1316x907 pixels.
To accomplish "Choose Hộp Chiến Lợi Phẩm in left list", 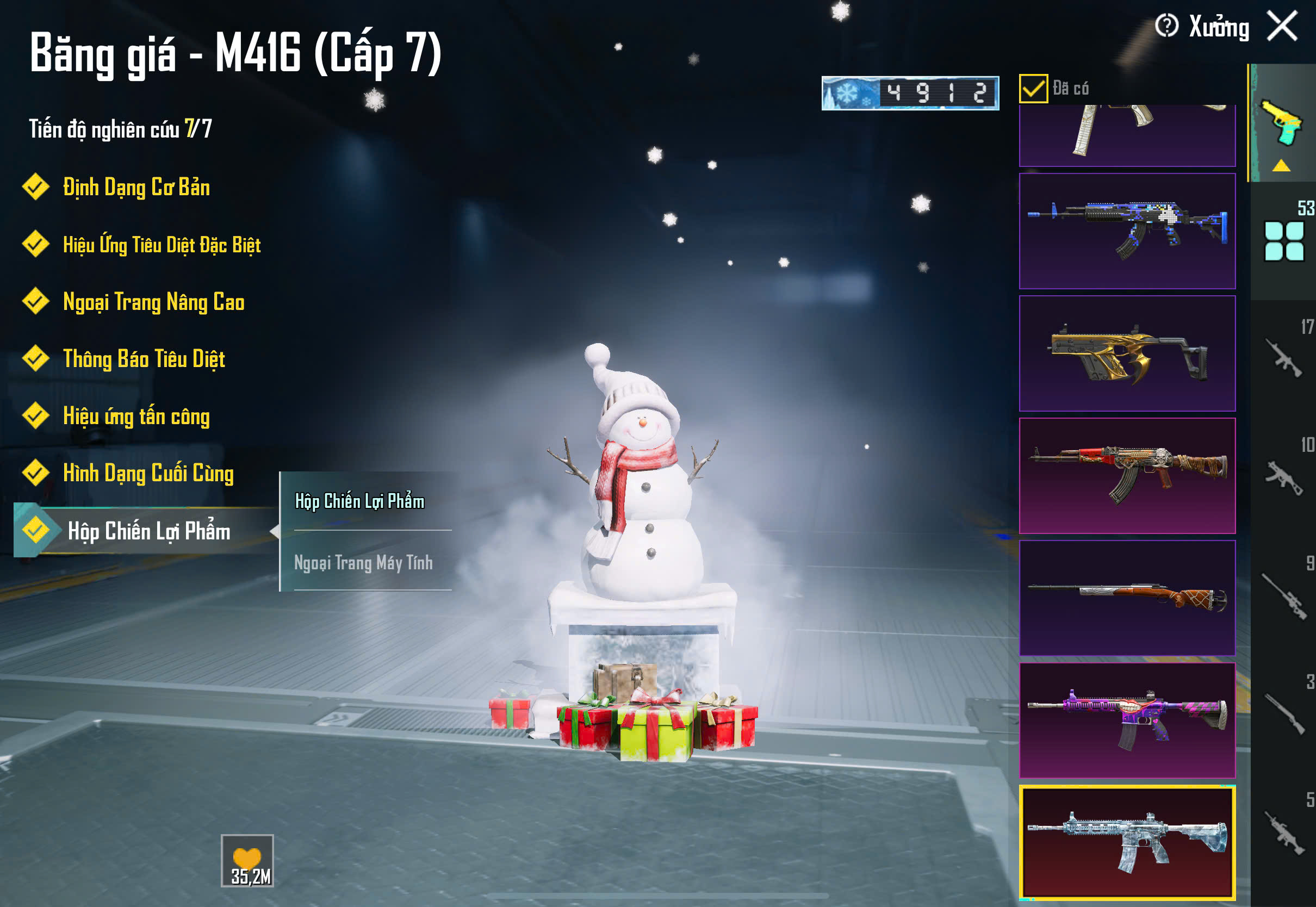I will (148, 531).
